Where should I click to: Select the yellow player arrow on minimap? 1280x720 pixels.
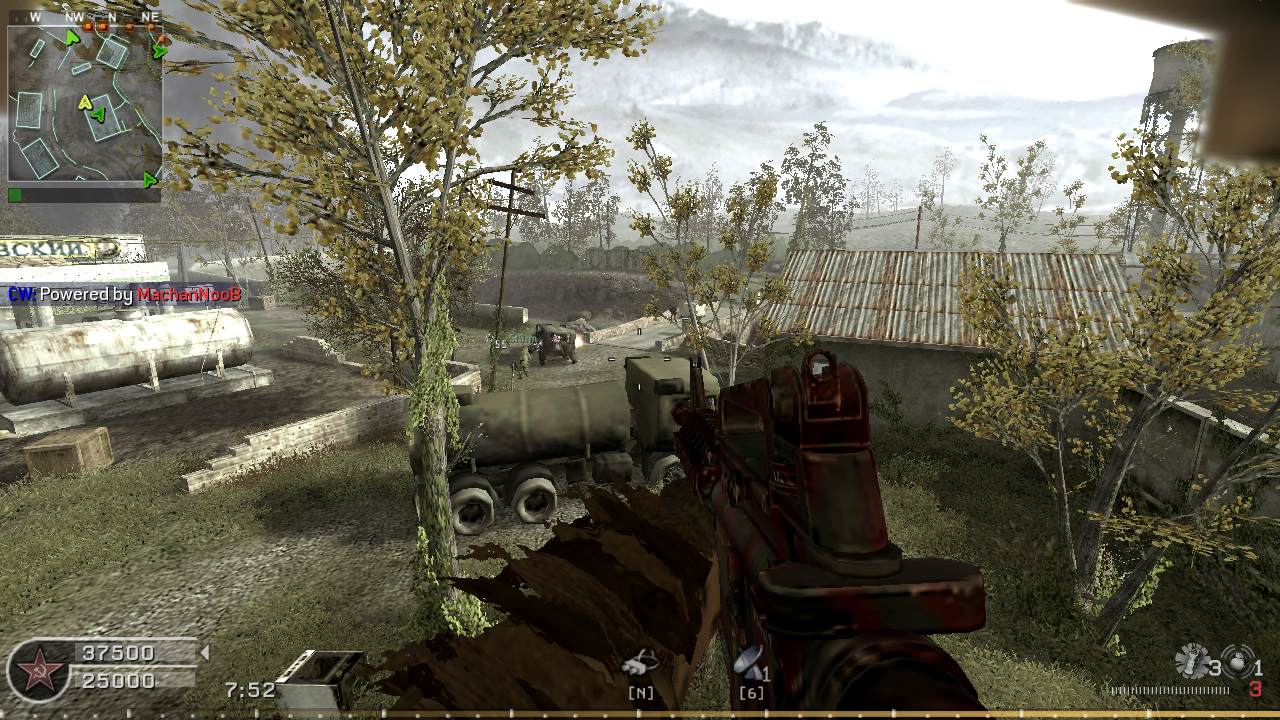[x=85, y=102]
